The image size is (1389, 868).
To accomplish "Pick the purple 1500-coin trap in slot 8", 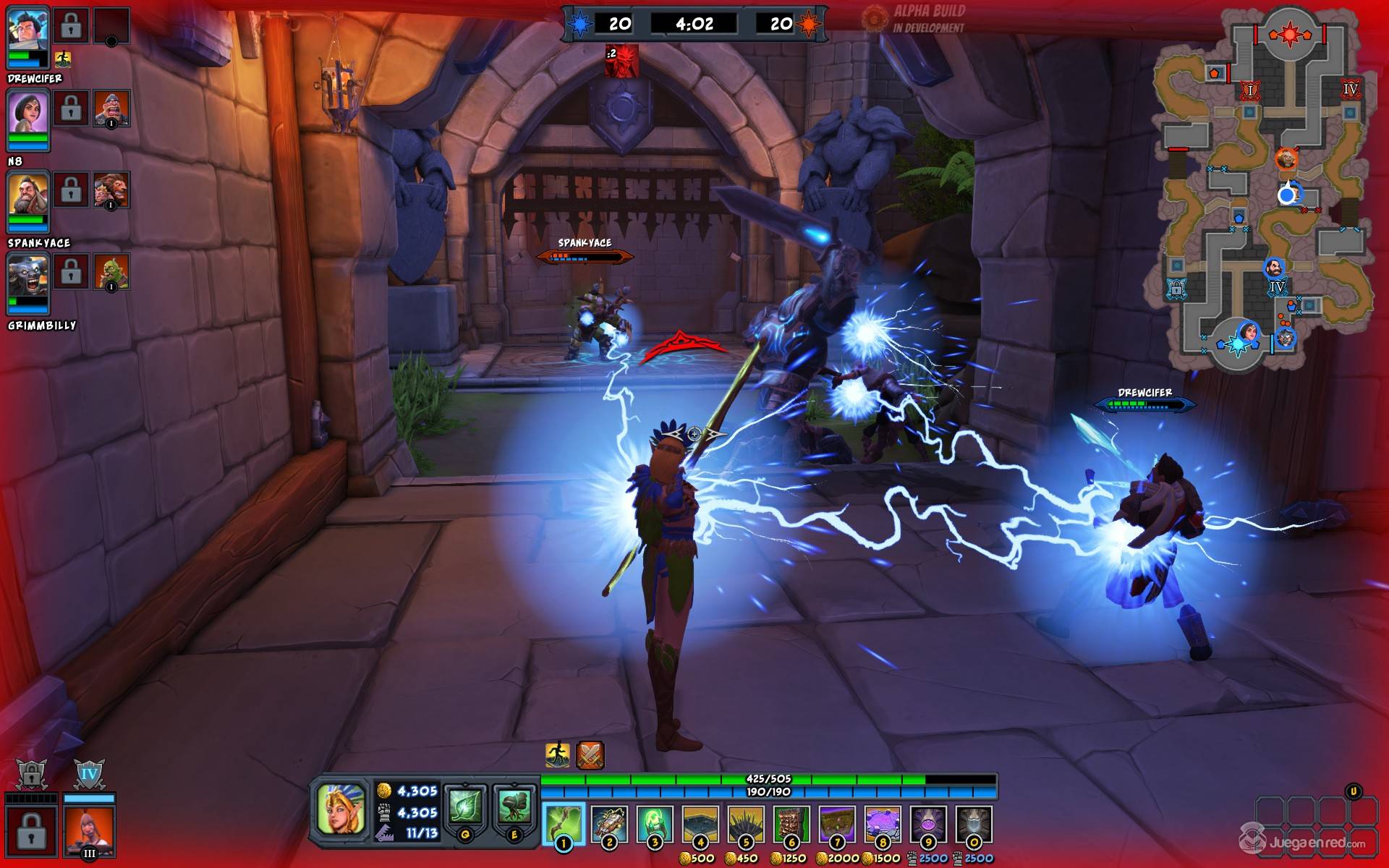I will pos(883,823).
